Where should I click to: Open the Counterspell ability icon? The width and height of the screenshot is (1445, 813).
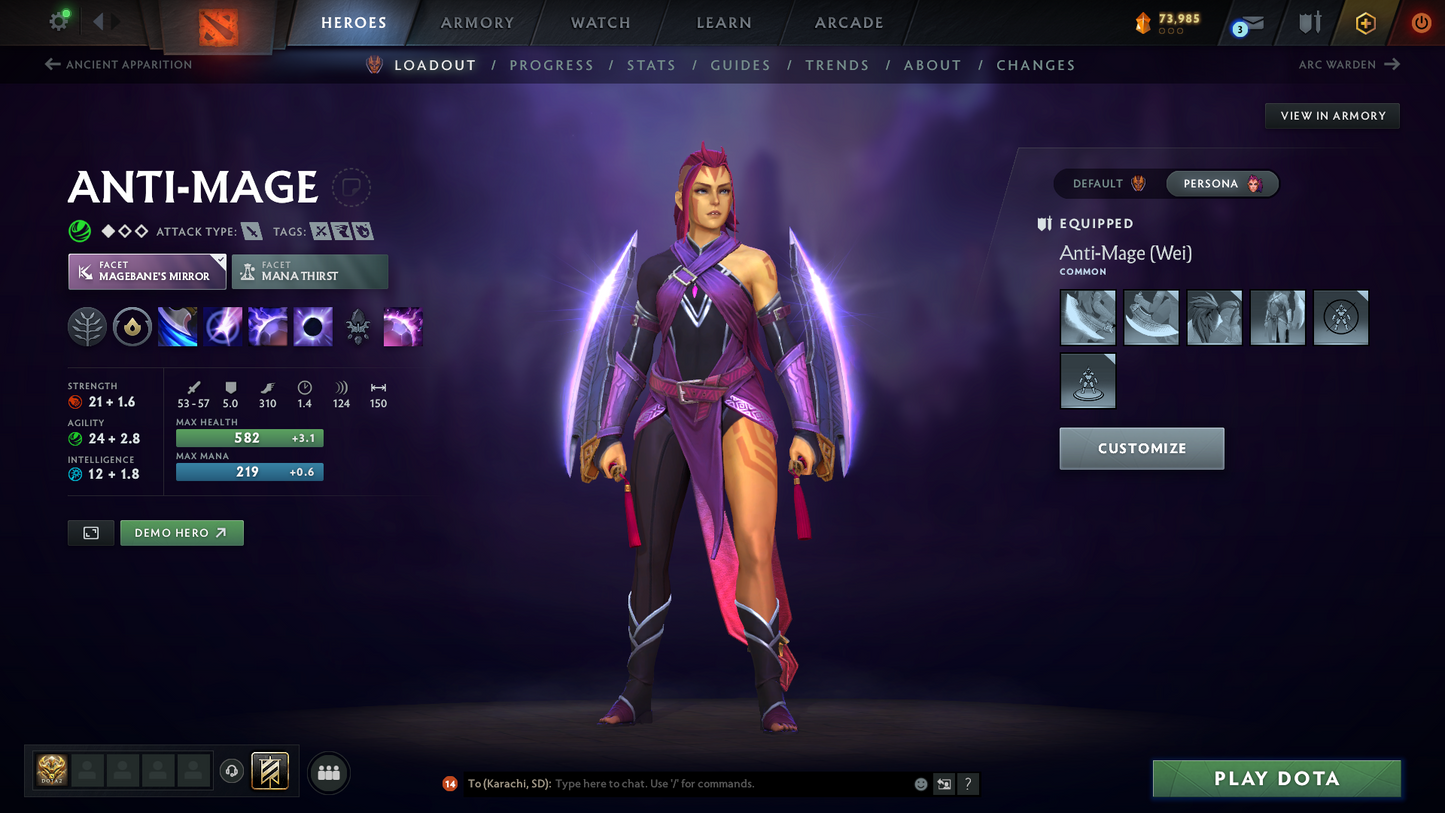(x=268, y=326)
